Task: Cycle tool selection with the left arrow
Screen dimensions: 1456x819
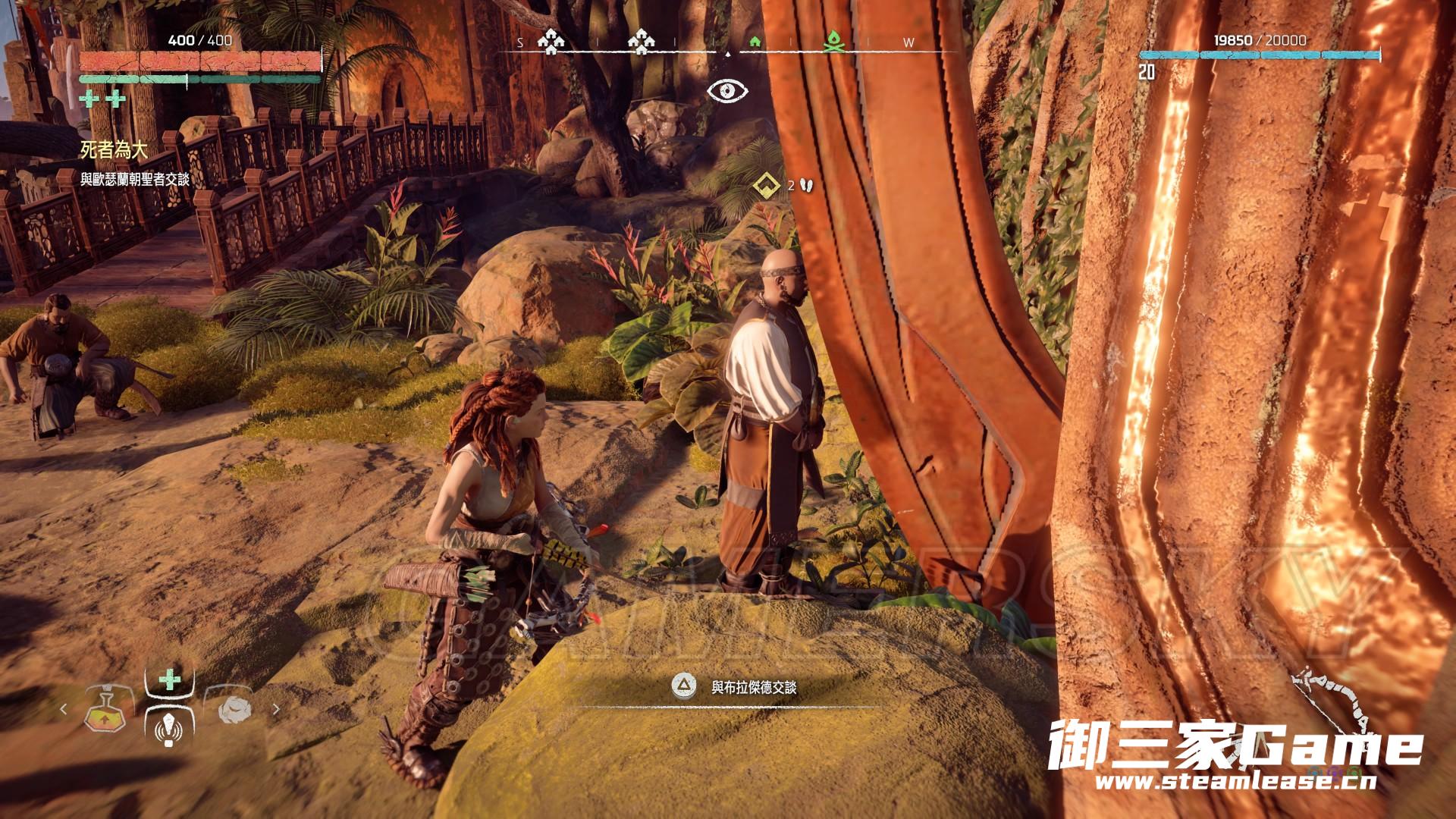Action: pos(64,710)
